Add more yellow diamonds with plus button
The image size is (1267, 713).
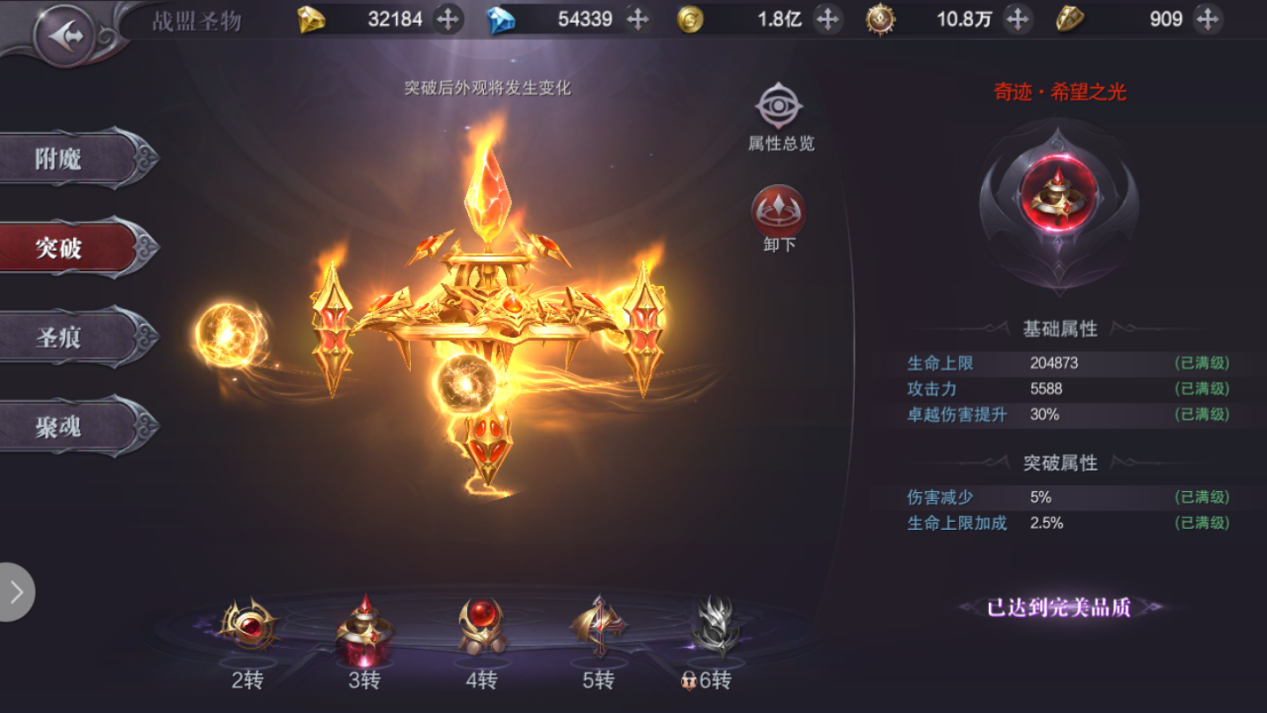coord(448,19)
